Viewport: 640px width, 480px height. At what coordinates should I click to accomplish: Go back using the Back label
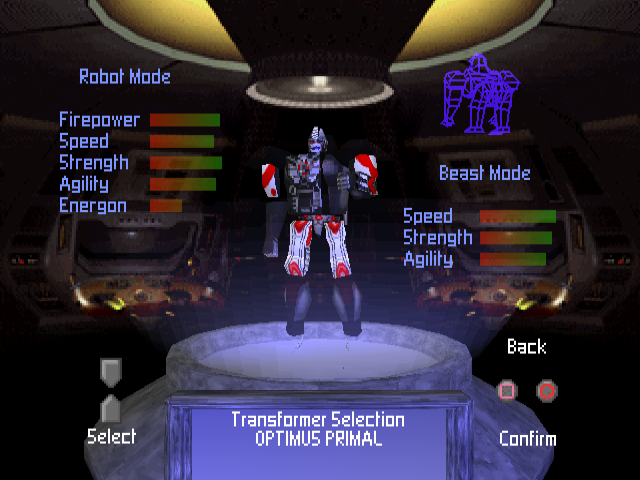click(526, 347)
